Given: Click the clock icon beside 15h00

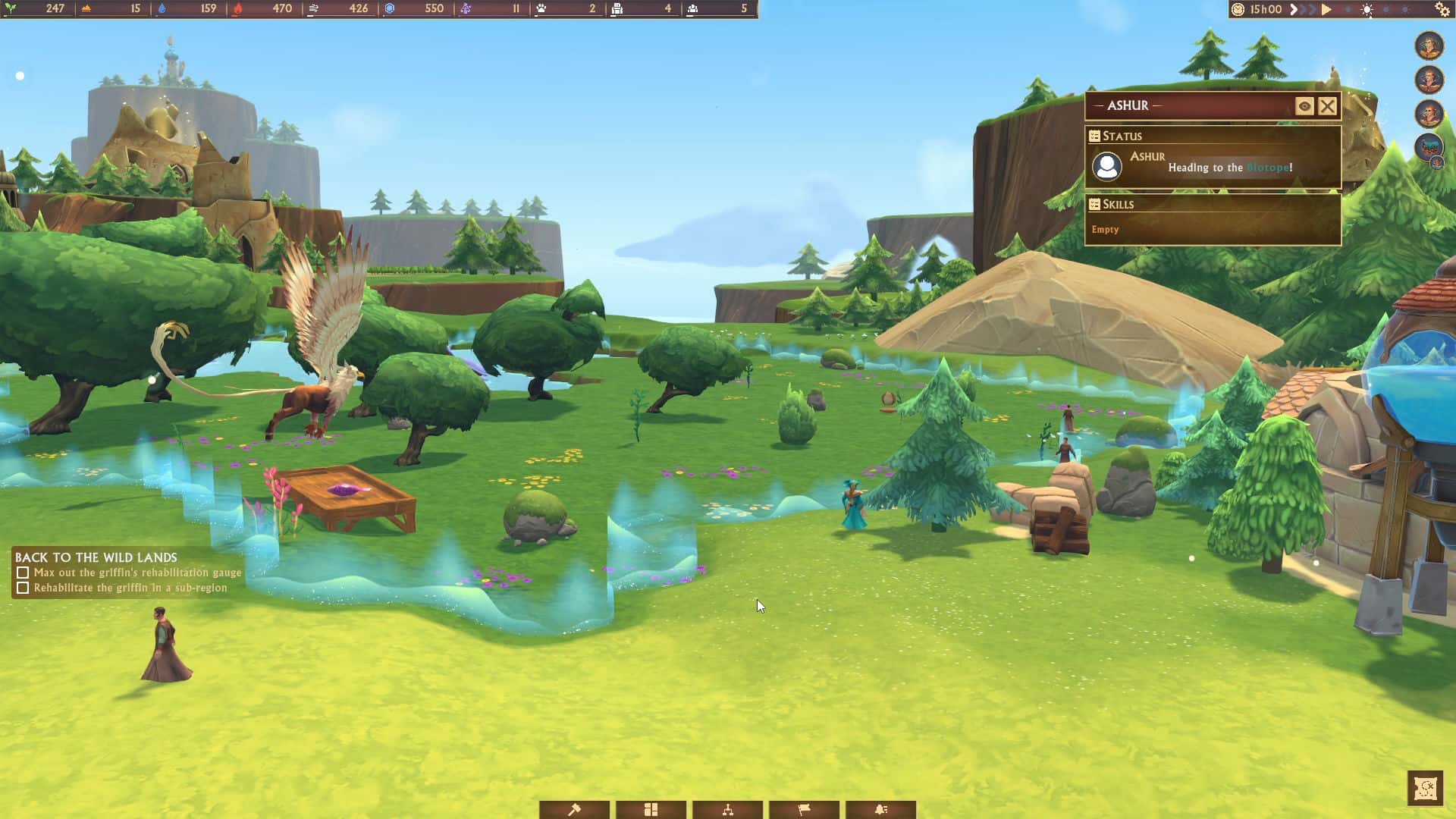Looking at the screenshot, I should pyautogui.click(x=1238, y=9).
